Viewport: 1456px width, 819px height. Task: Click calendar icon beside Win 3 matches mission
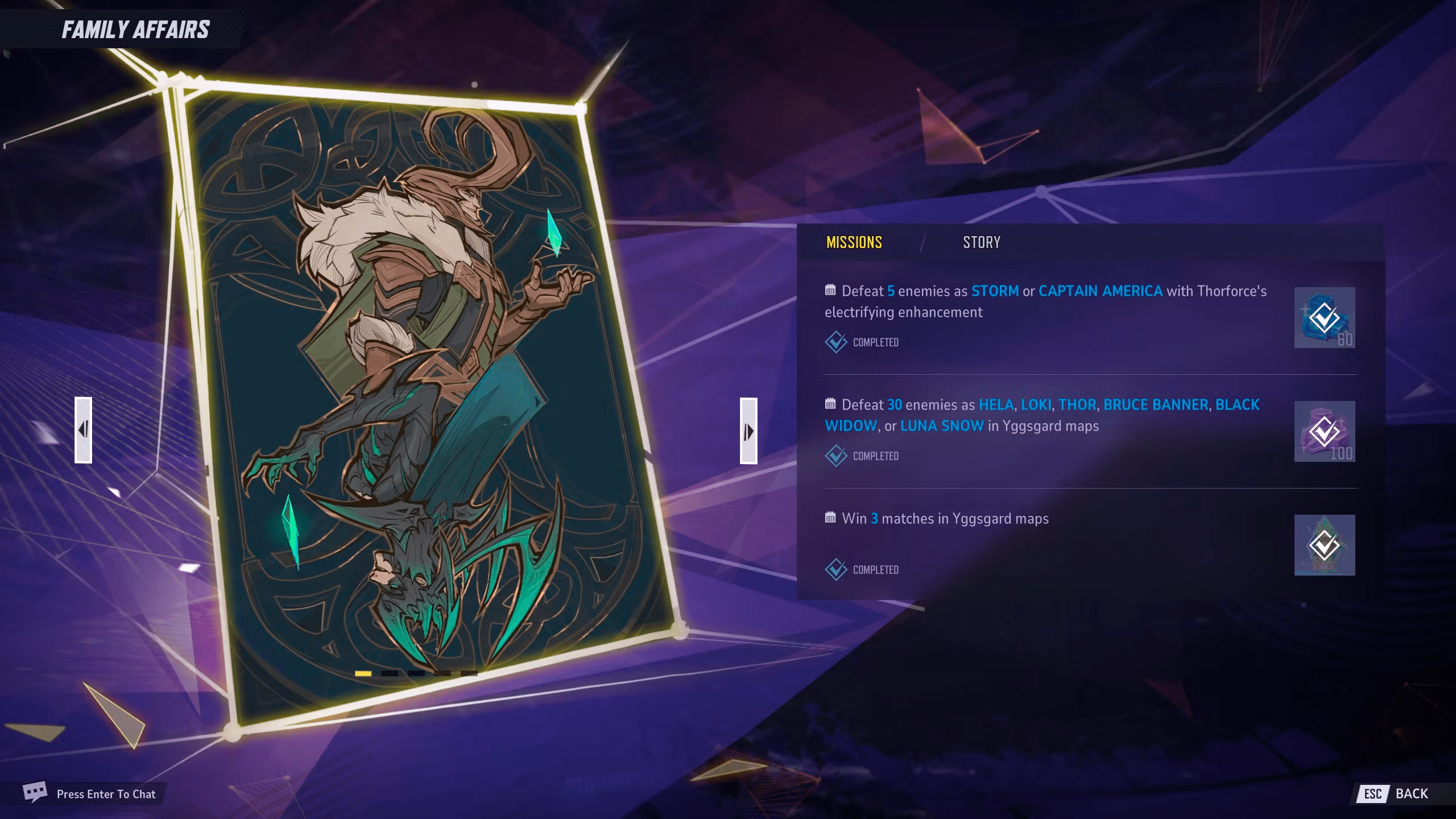click(830, 518)
